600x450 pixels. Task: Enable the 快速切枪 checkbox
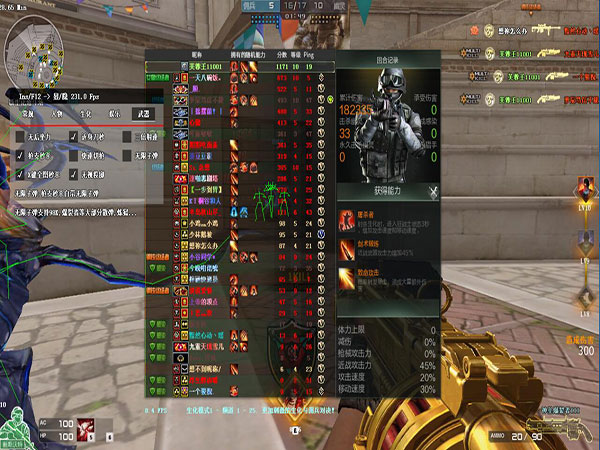click(x=74, y=156)
